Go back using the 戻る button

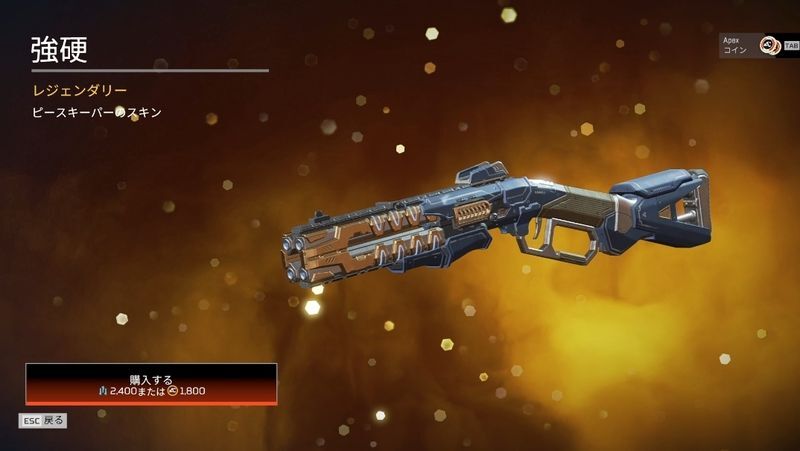point(42,420)
